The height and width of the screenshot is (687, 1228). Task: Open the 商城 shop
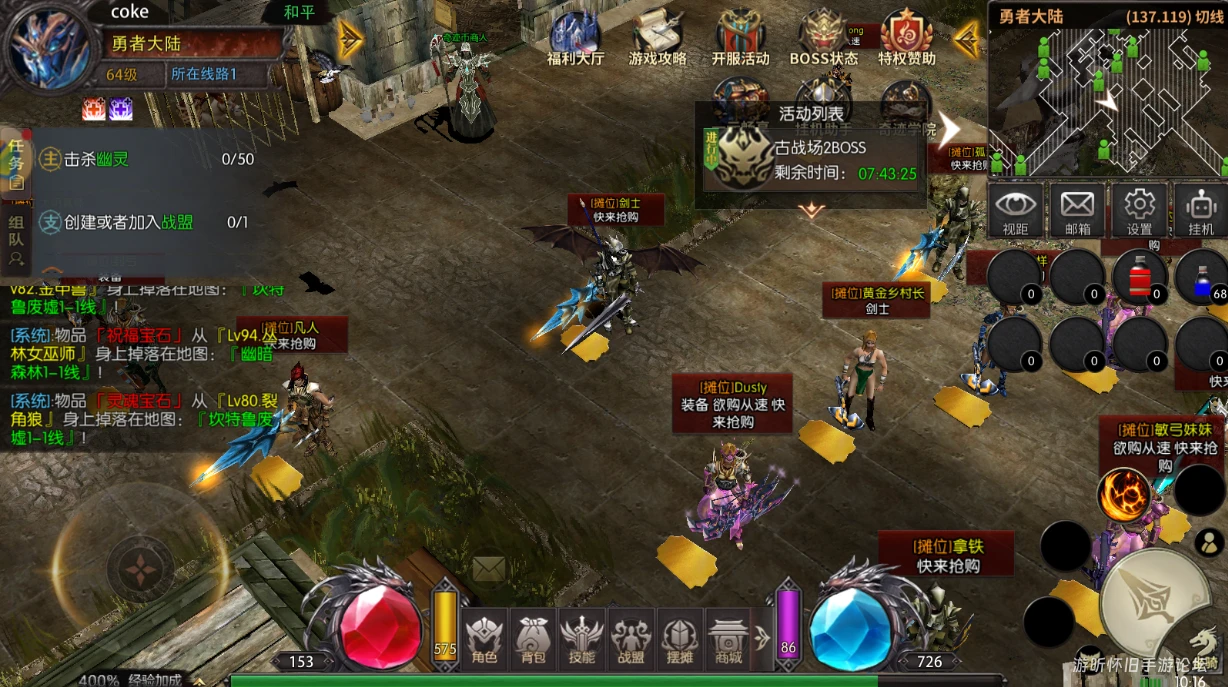pyautogui.click(x=729, y=638)
